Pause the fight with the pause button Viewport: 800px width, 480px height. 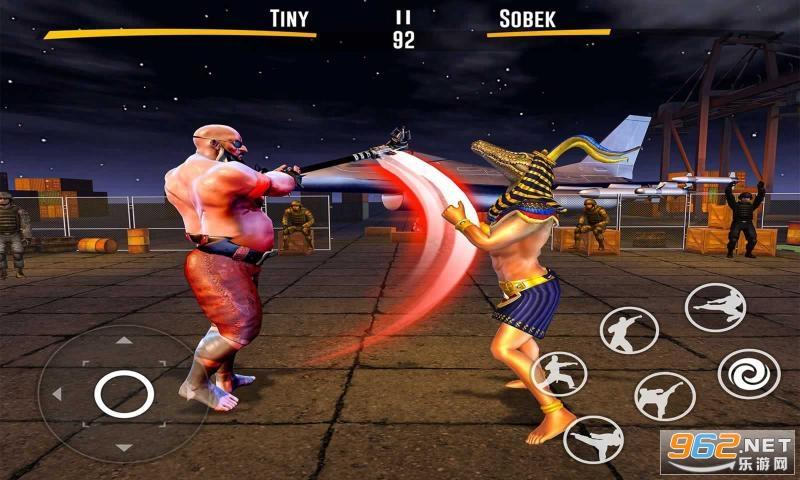(x=404, y=17)
